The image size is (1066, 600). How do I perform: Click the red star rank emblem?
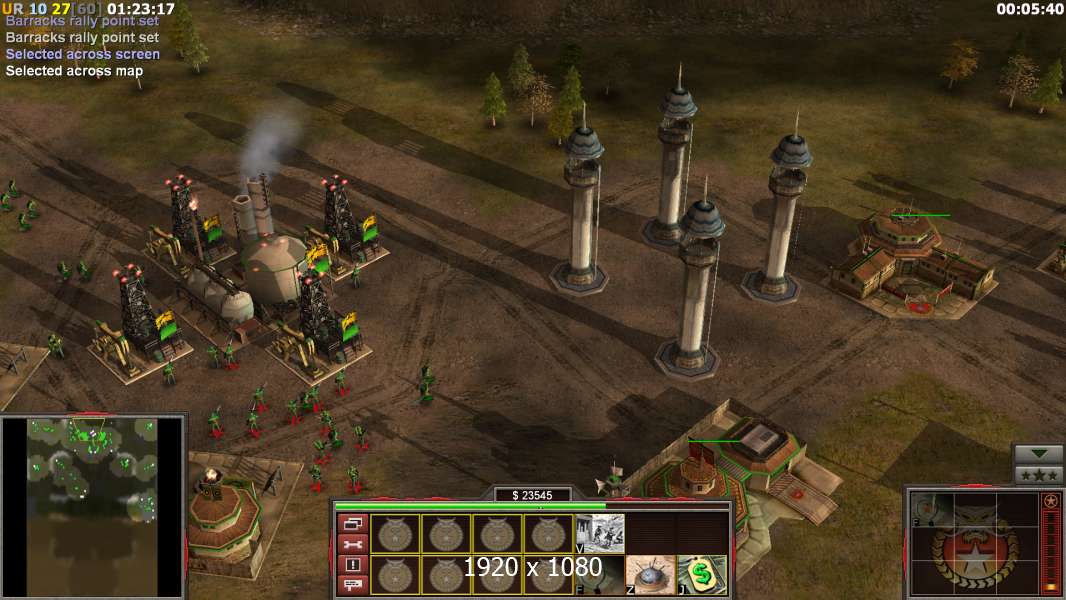click(1050, 500)
